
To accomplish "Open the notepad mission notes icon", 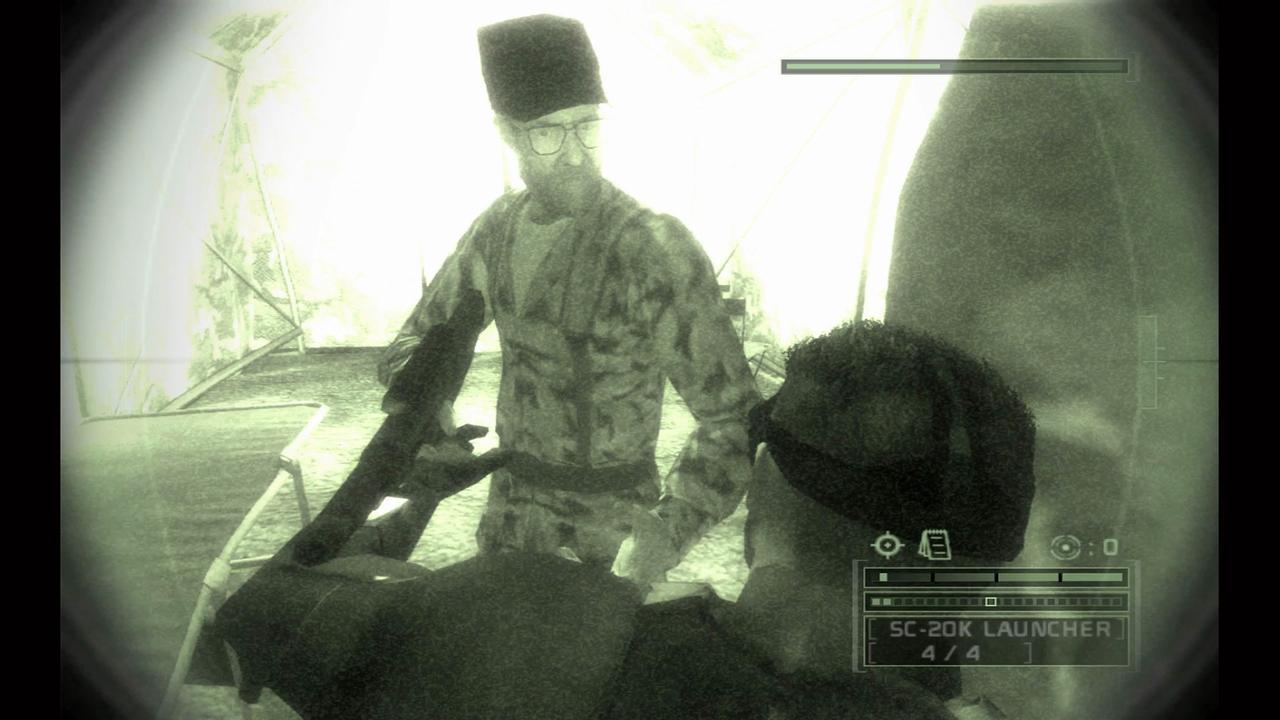I will 936,543.
